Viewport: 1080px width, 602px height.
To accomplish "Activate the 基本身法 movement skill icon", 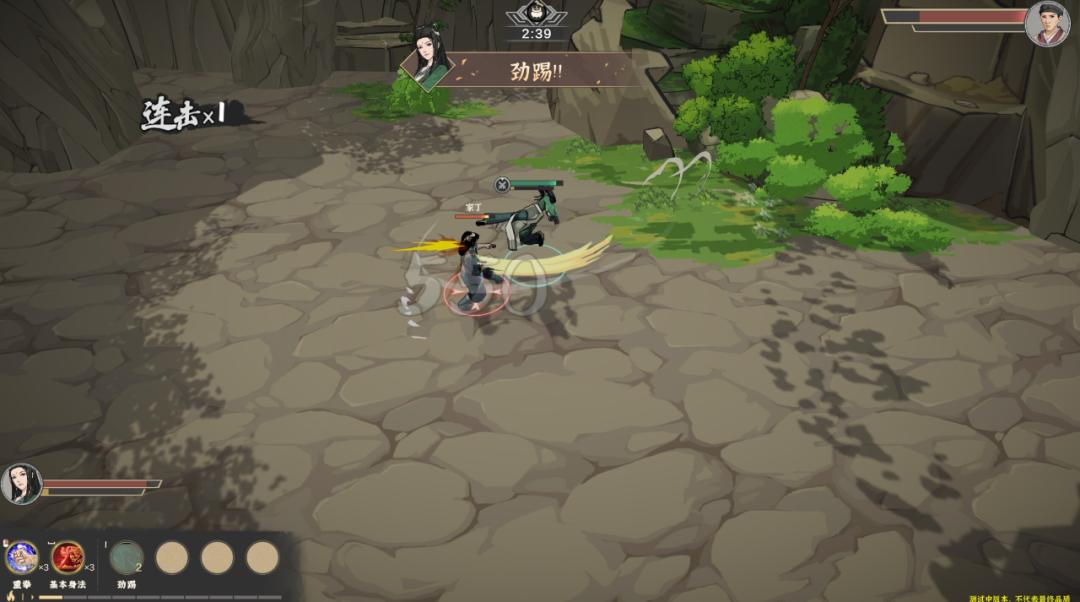I will [67, 557].
